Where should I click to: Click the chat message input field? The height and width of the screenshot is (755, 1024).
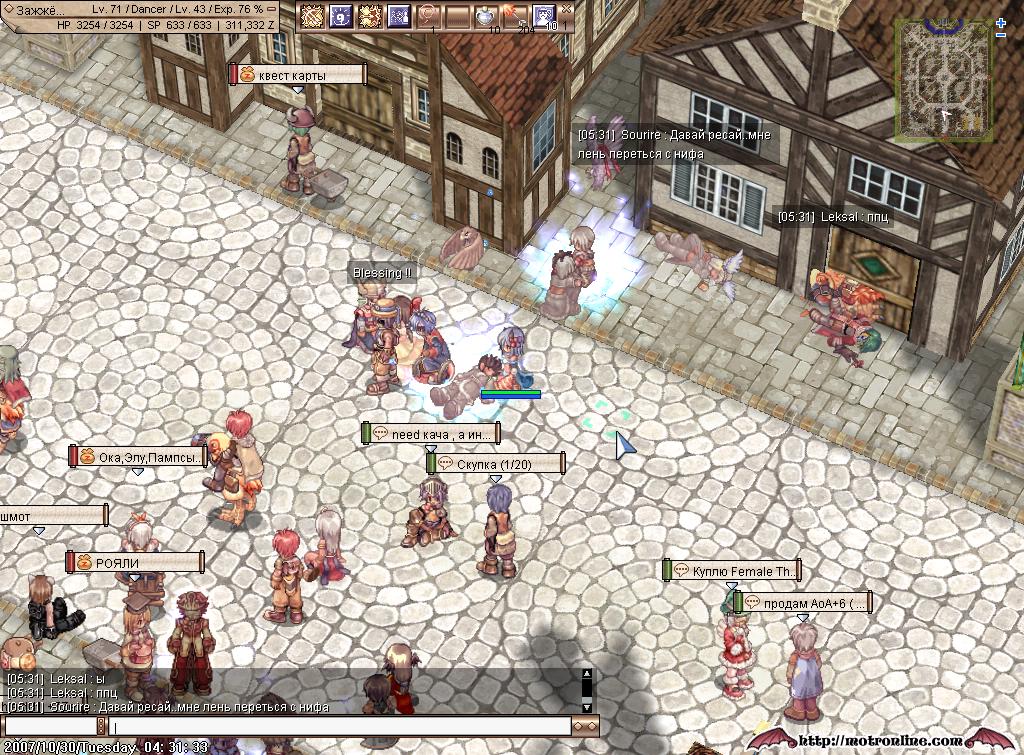coord(340,727)
